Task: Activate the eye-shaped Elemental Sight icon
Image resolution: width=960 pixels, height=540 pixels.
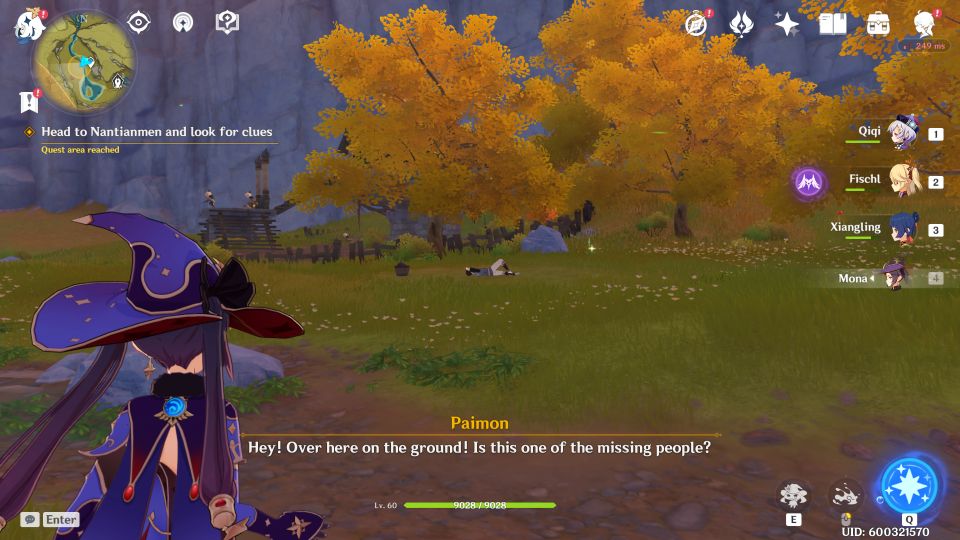Action: point(139,22)
